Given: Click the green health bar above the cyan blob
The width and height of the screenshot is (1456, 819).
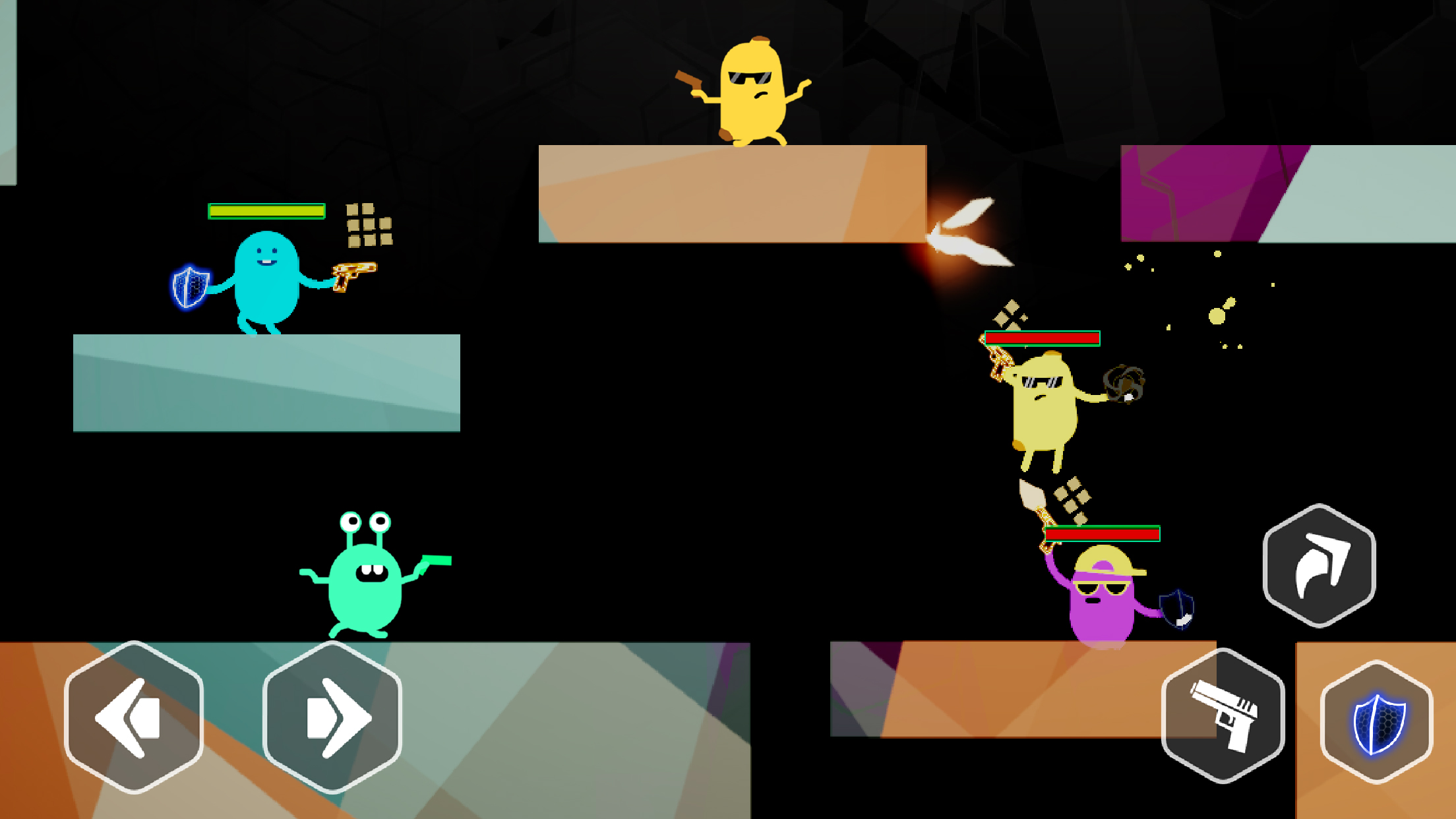Looking at the screenshot, I should [x=265, y=211].
